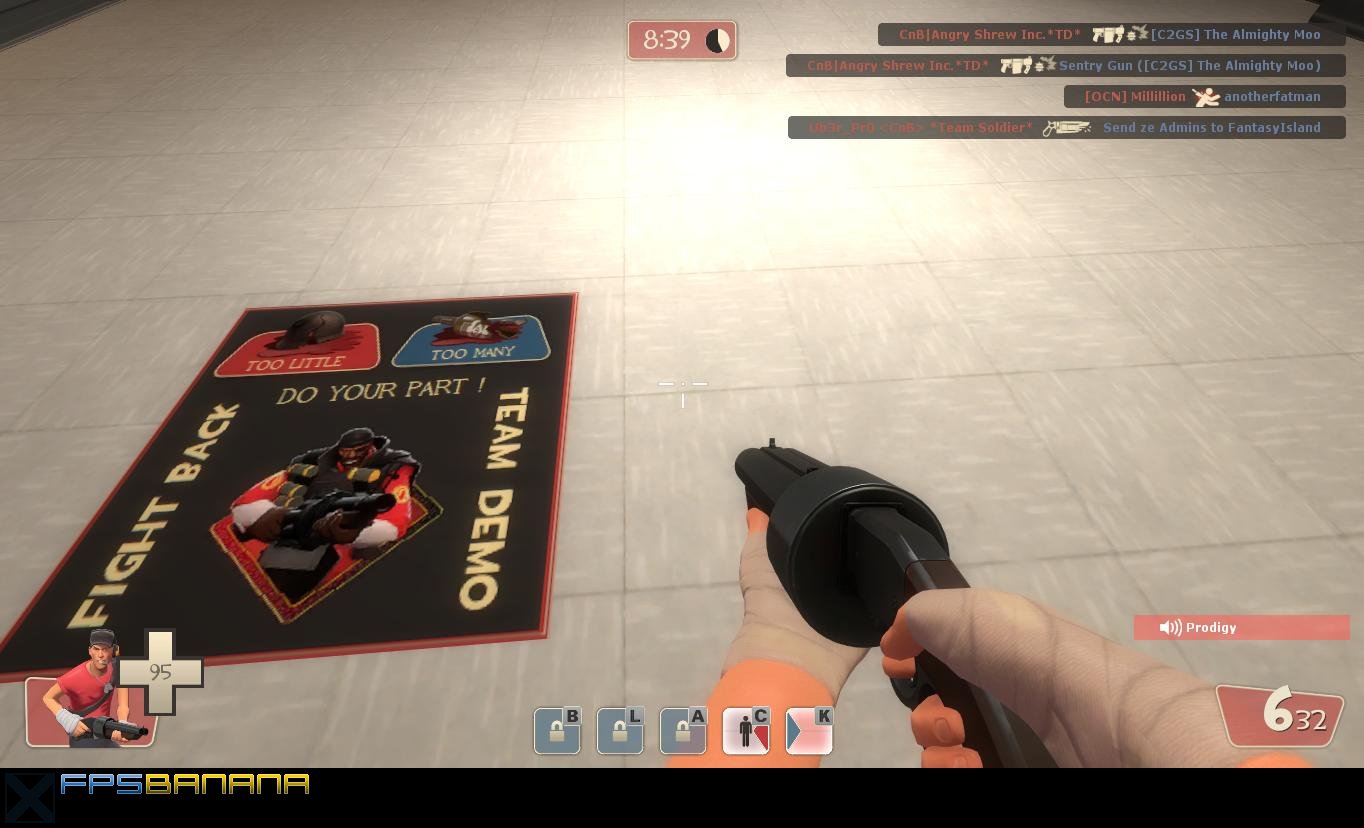Image resolution: width=1364 pixels, height=828 pixels.
Task: Click locked control point L icon
Action: pos(620,731)
